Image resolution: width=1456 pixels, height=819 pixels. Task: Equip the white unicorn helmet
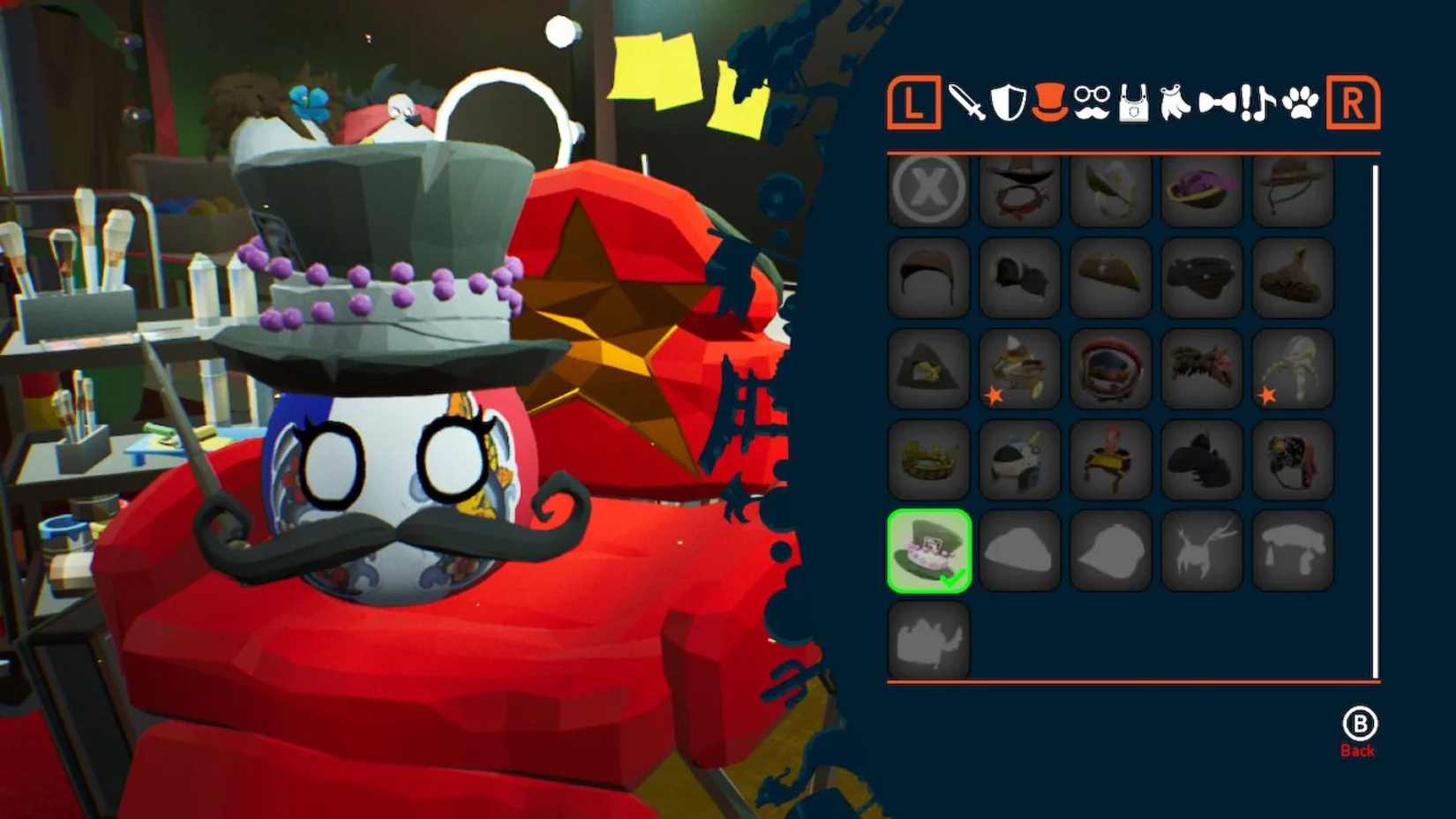pos(1019,459)
